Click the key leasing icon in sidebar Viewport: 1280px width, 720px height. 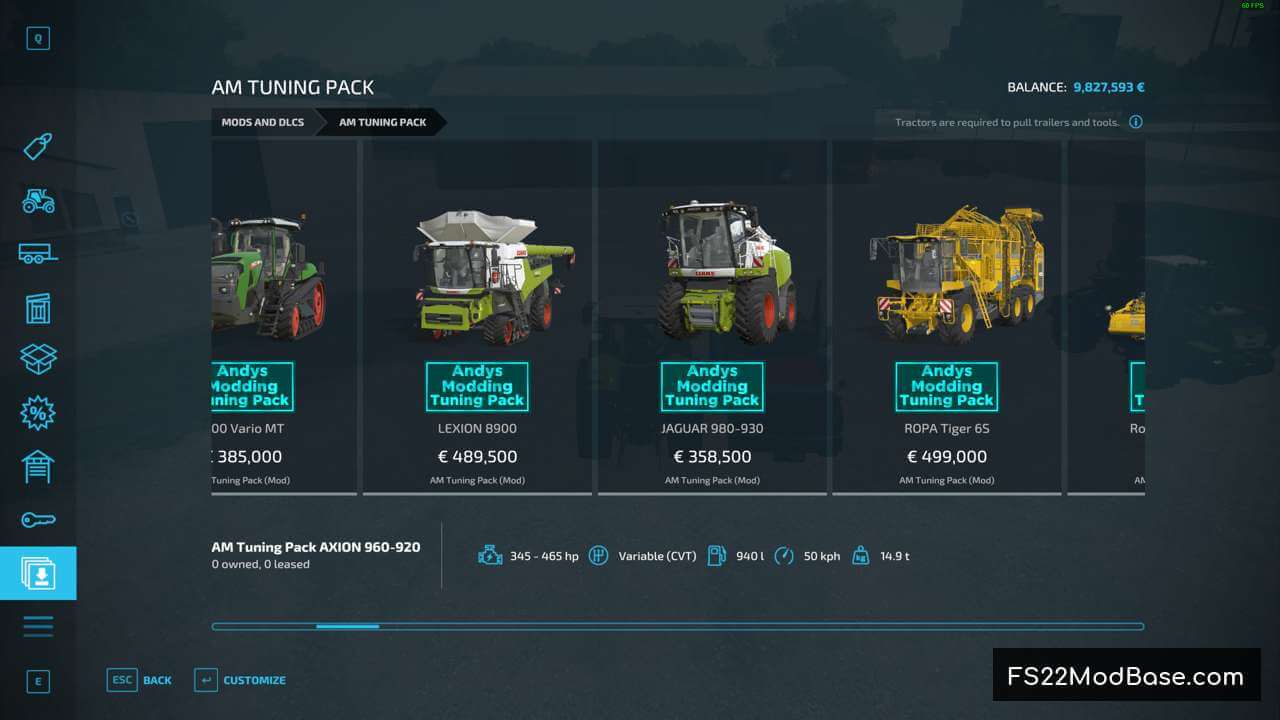click(38, 519)
